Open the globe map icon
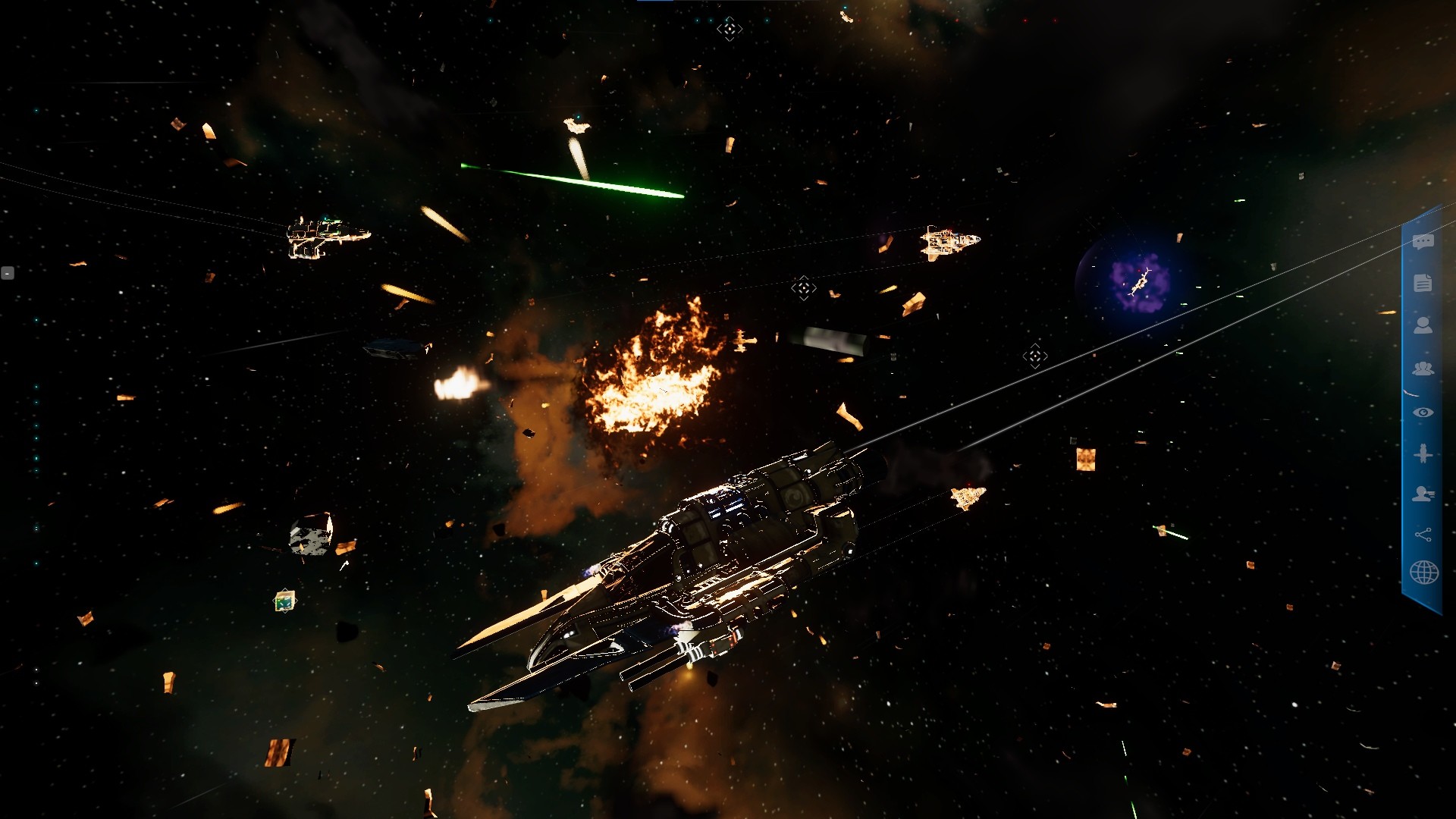Image resolution: width=1456 pixels, height=819 pixels. click(1423, 573)
